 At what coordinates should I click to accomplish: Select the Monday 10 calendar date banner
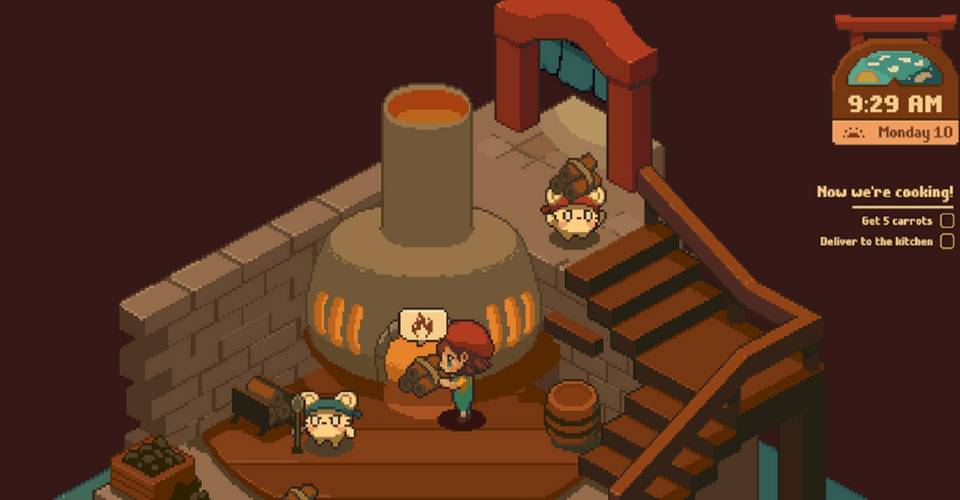894,132
